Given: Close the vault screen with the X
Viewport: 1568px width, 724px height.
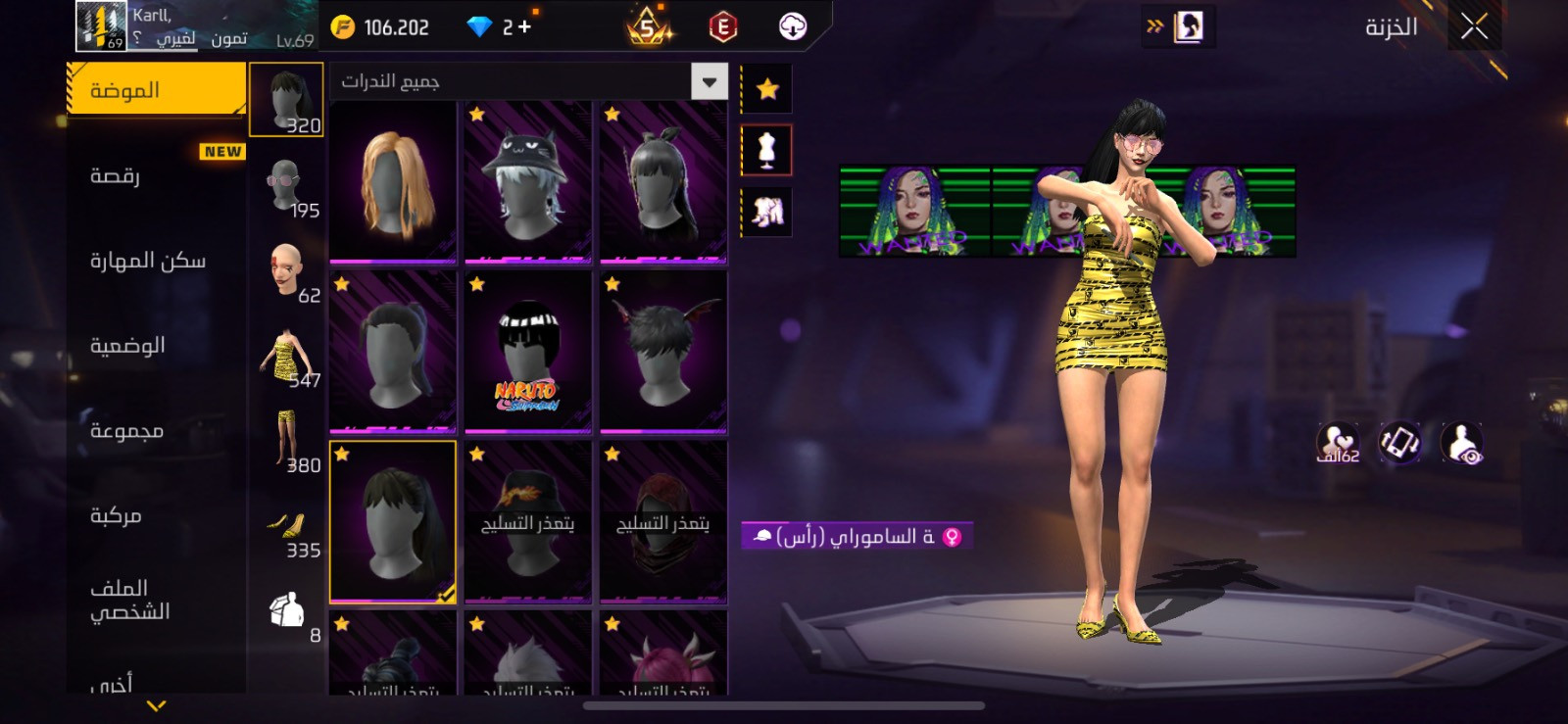Looking at the screenshot, I should (x=1474, y=26).
